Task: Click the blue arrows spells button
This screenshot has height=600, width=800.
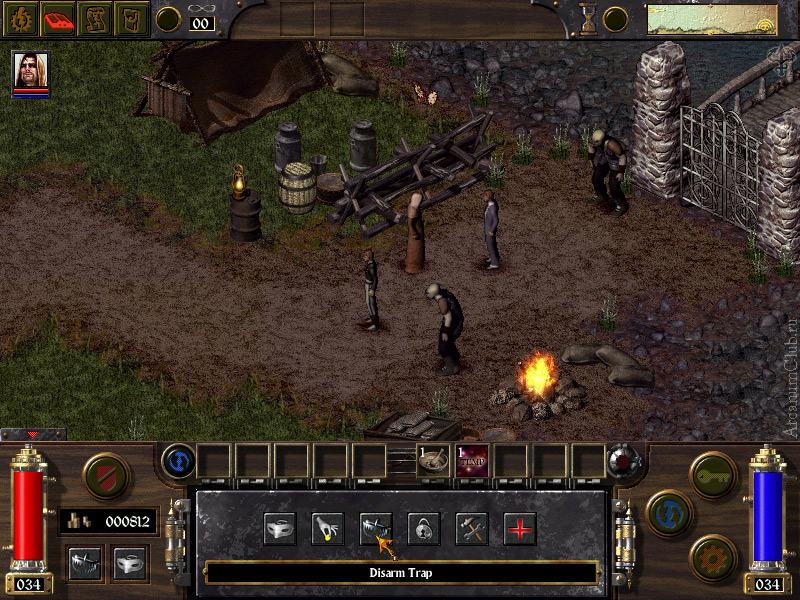Action: coord(665,511)
